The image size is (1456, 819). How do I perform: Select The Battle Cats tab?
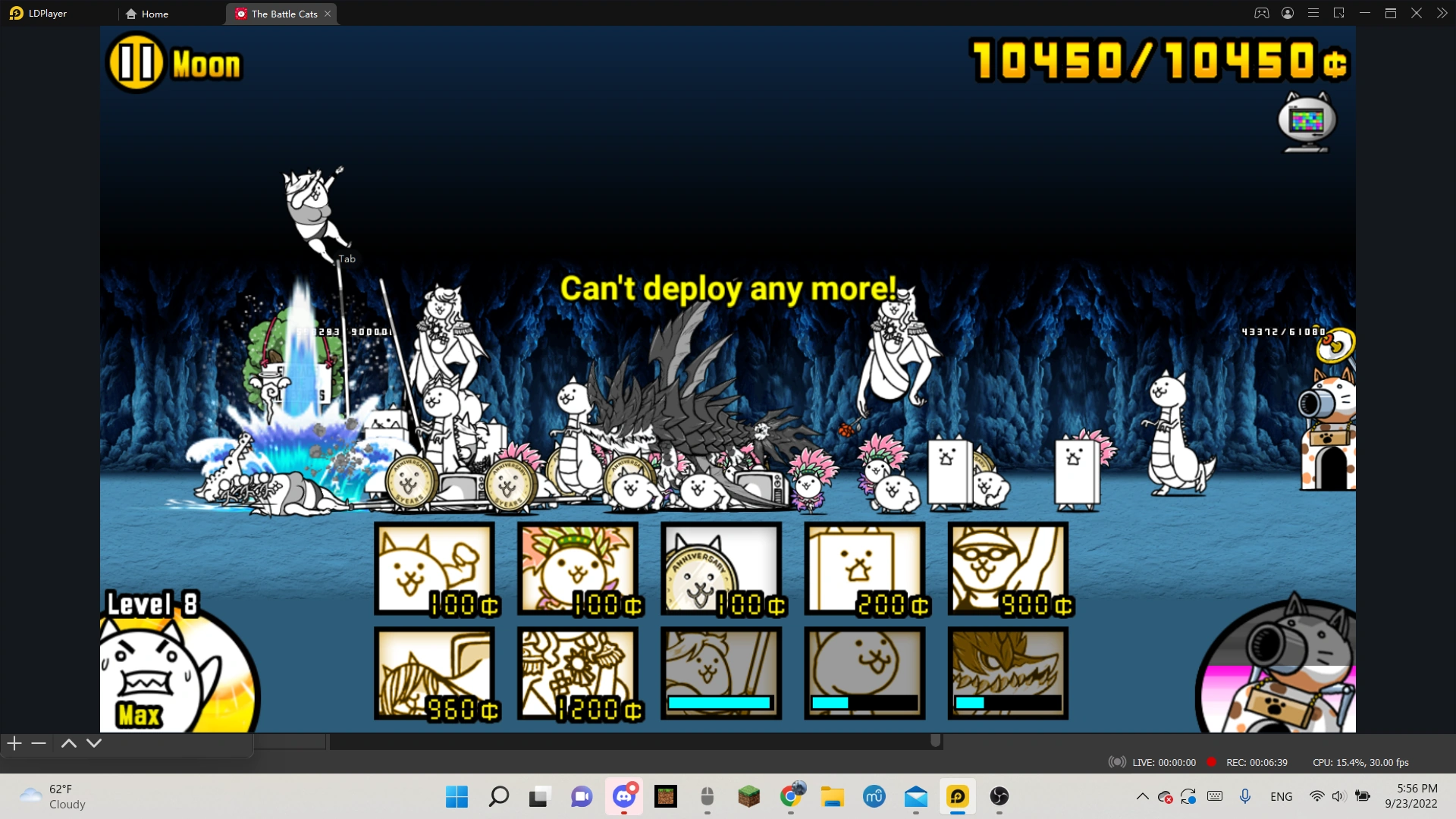(x=281, y=13)
